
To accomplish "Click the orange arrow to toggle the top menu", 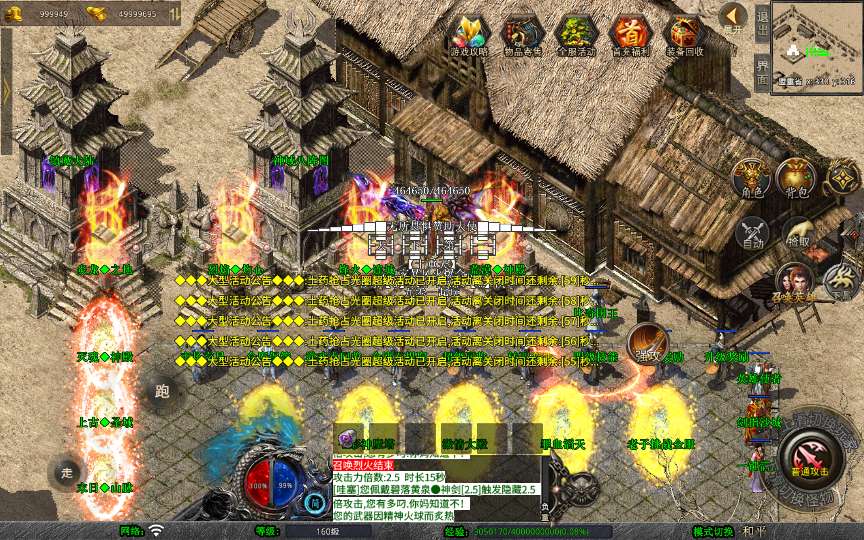I will tap(733, 17).
